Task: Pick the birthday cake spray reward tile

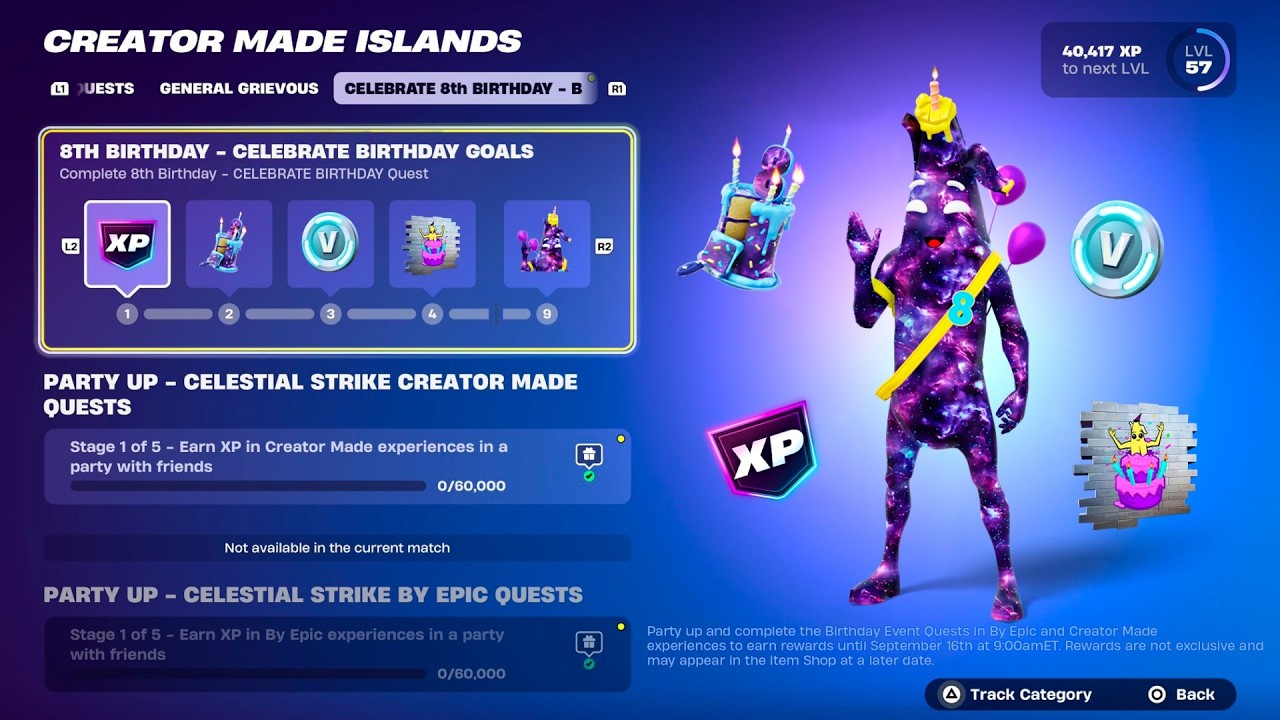Action: point(432,245)
